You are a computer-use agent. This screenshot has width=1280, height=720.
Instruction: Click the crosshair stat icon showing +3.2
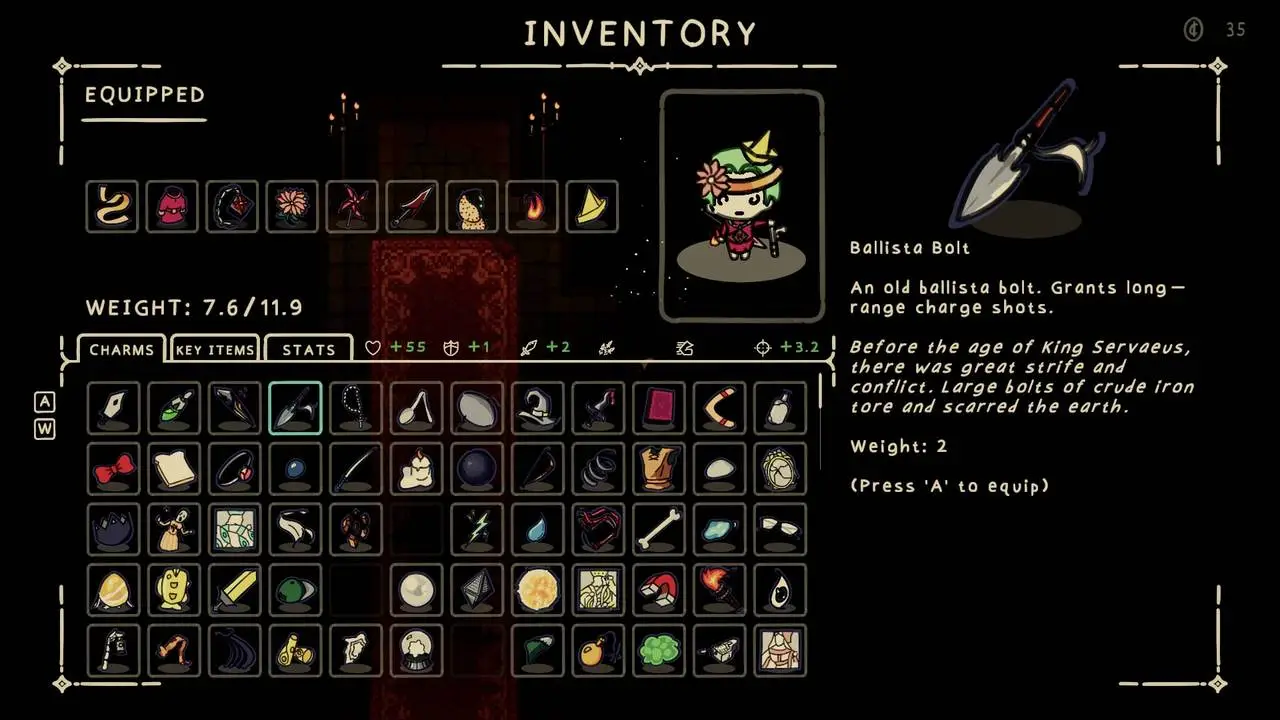click(762, 347)
